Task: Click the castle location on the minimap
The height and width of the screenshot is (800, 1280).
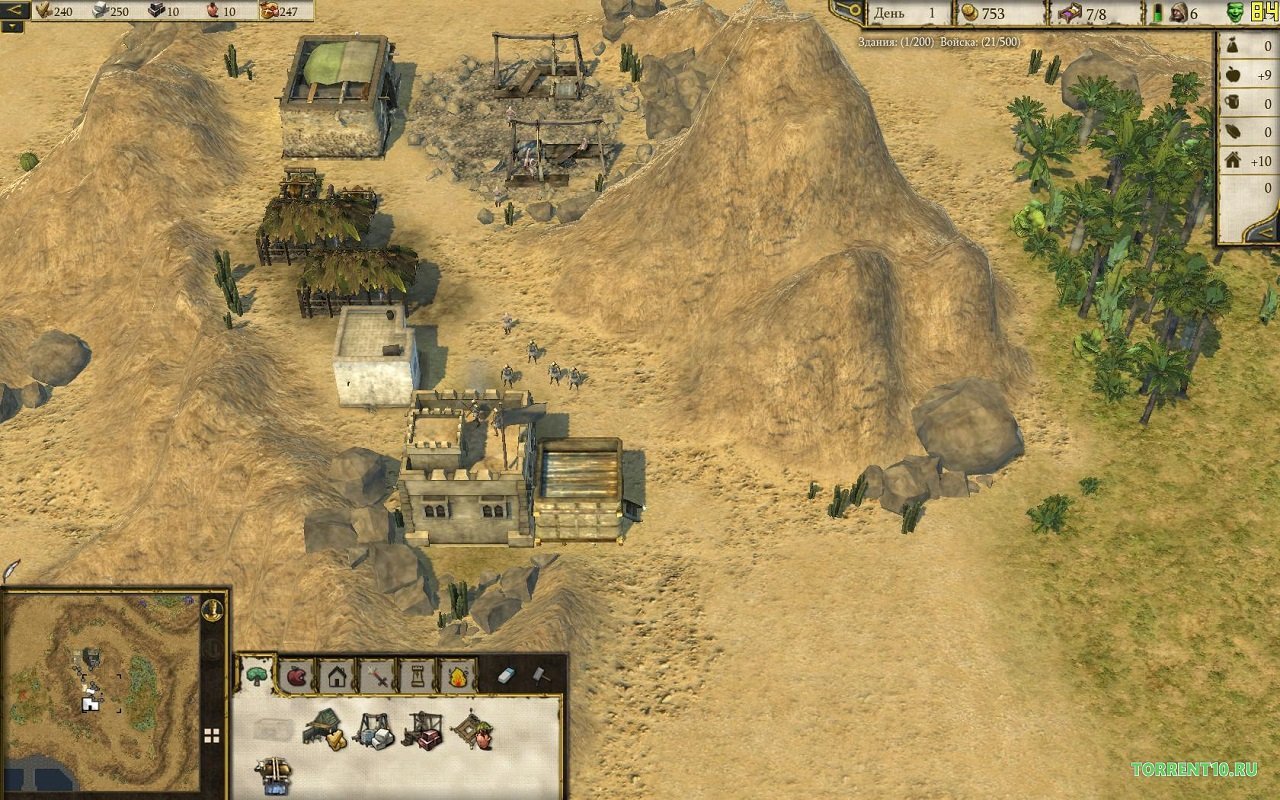Action: 88,705
